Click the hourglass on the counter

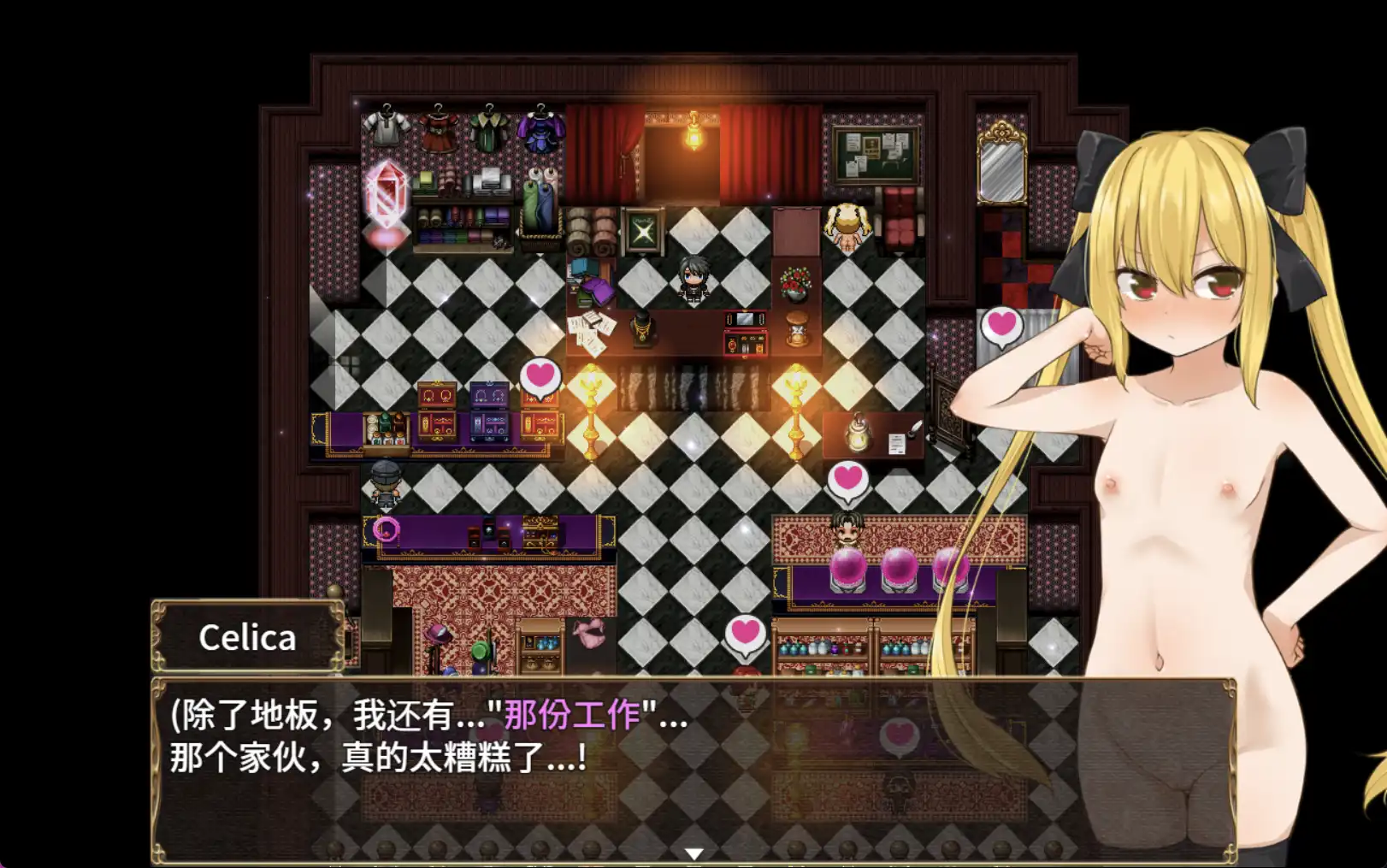click(x=795, y=329)
